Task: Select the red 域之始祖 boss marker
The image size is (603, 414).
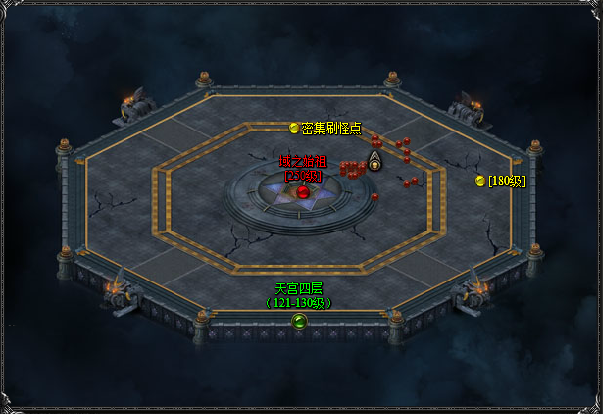Action: (x=303, y=191)
